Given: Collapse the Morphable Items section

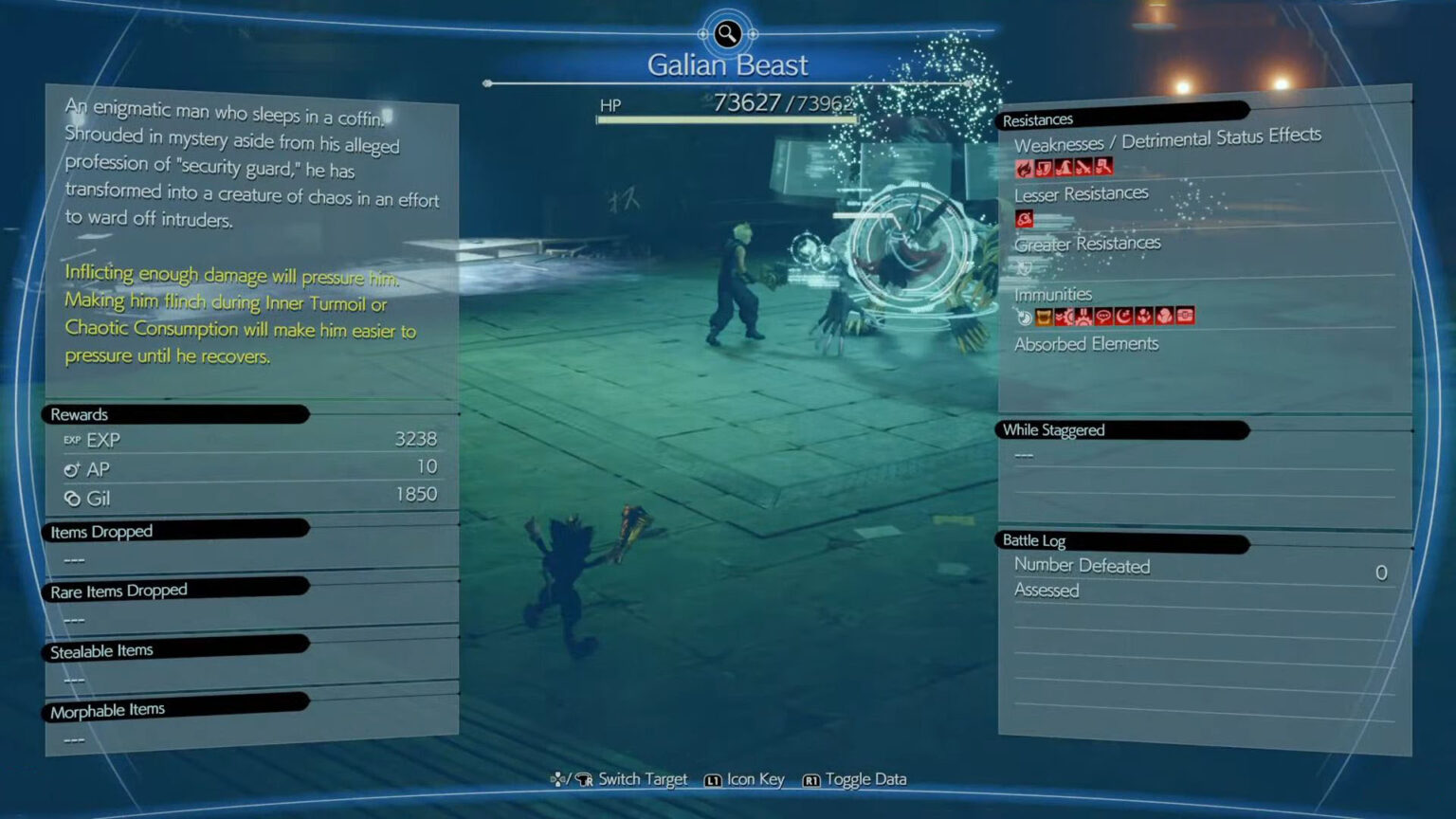Looking at the screenshot, I should (x=107, y=709).
